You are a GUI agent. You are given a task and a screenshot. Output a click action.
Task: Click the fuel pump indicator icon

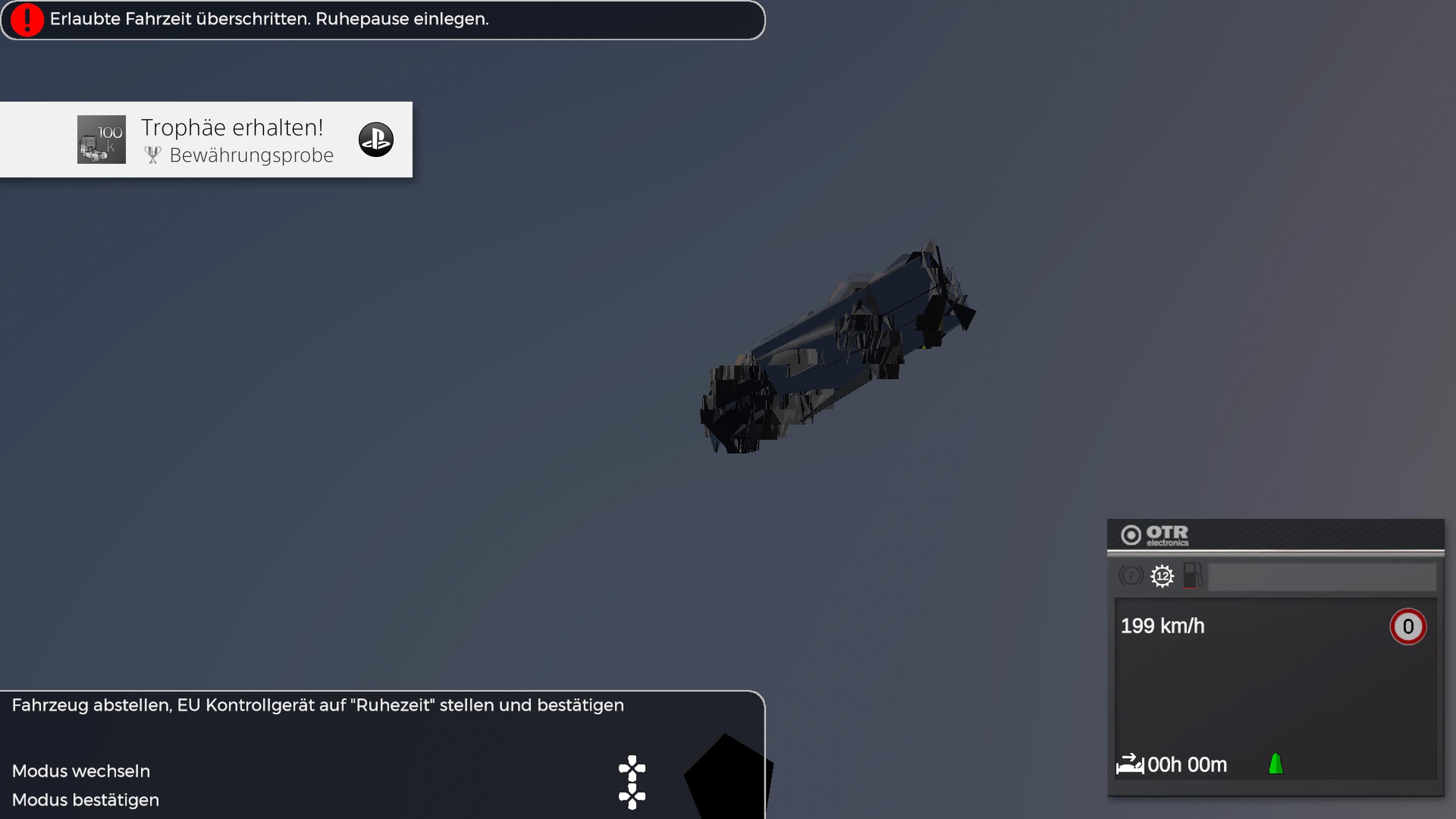coord(1192,576)
